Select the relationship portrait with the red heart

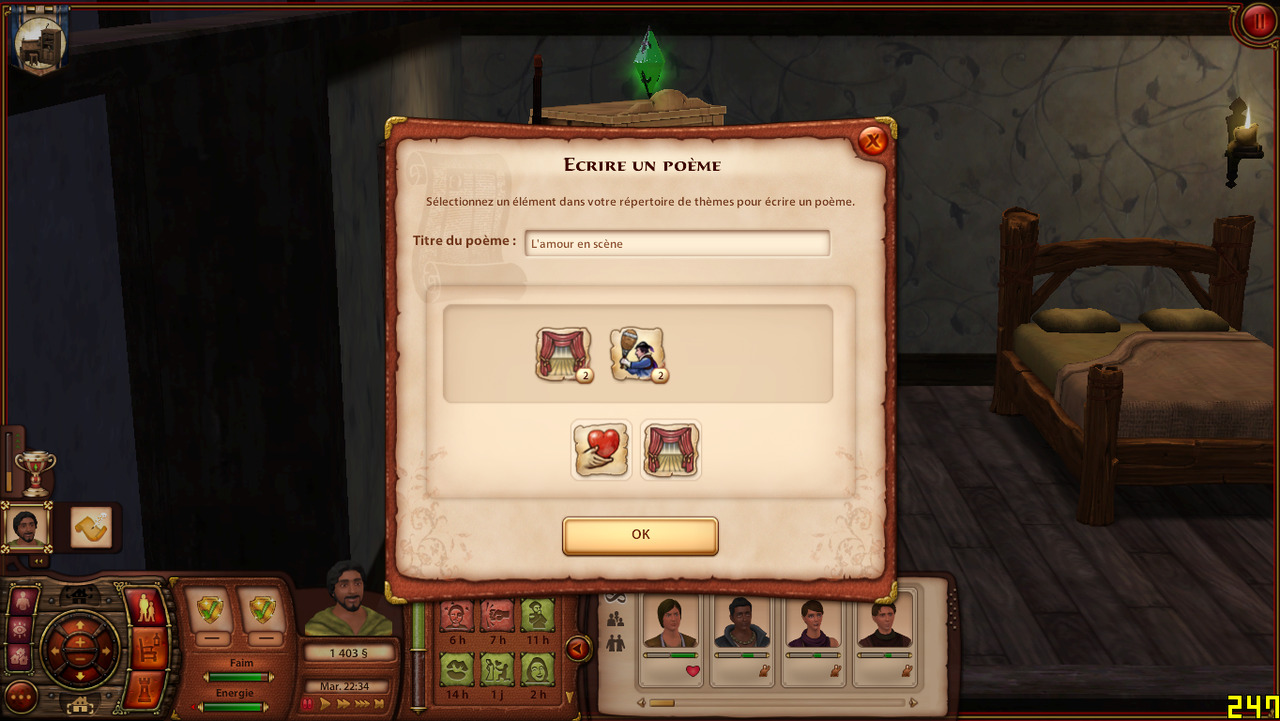670,628
